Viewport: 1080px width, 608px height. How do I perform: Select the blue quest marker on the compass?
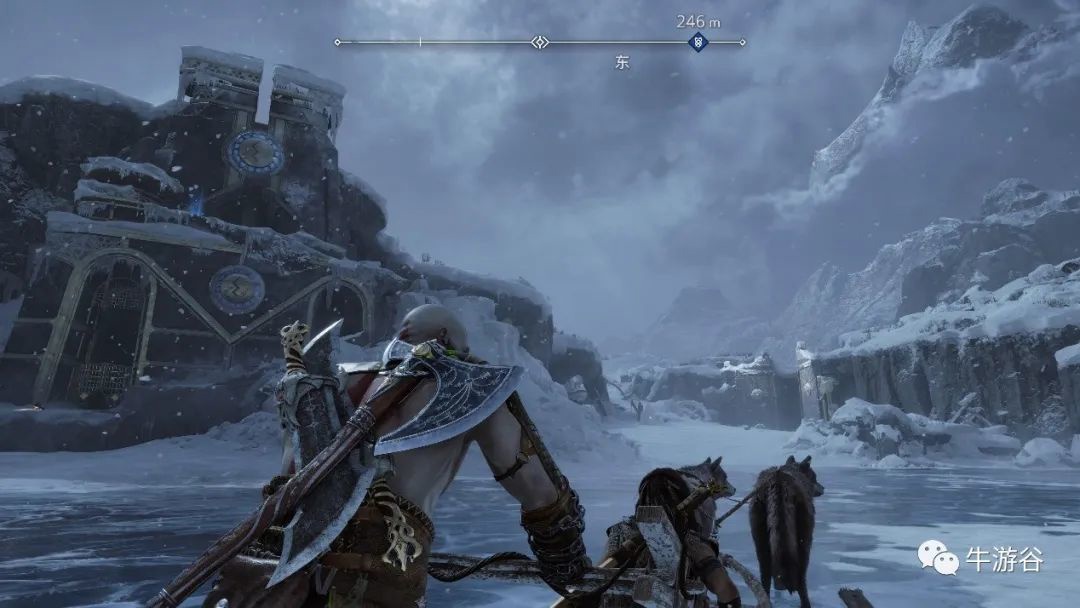click(x=698, y=42)
